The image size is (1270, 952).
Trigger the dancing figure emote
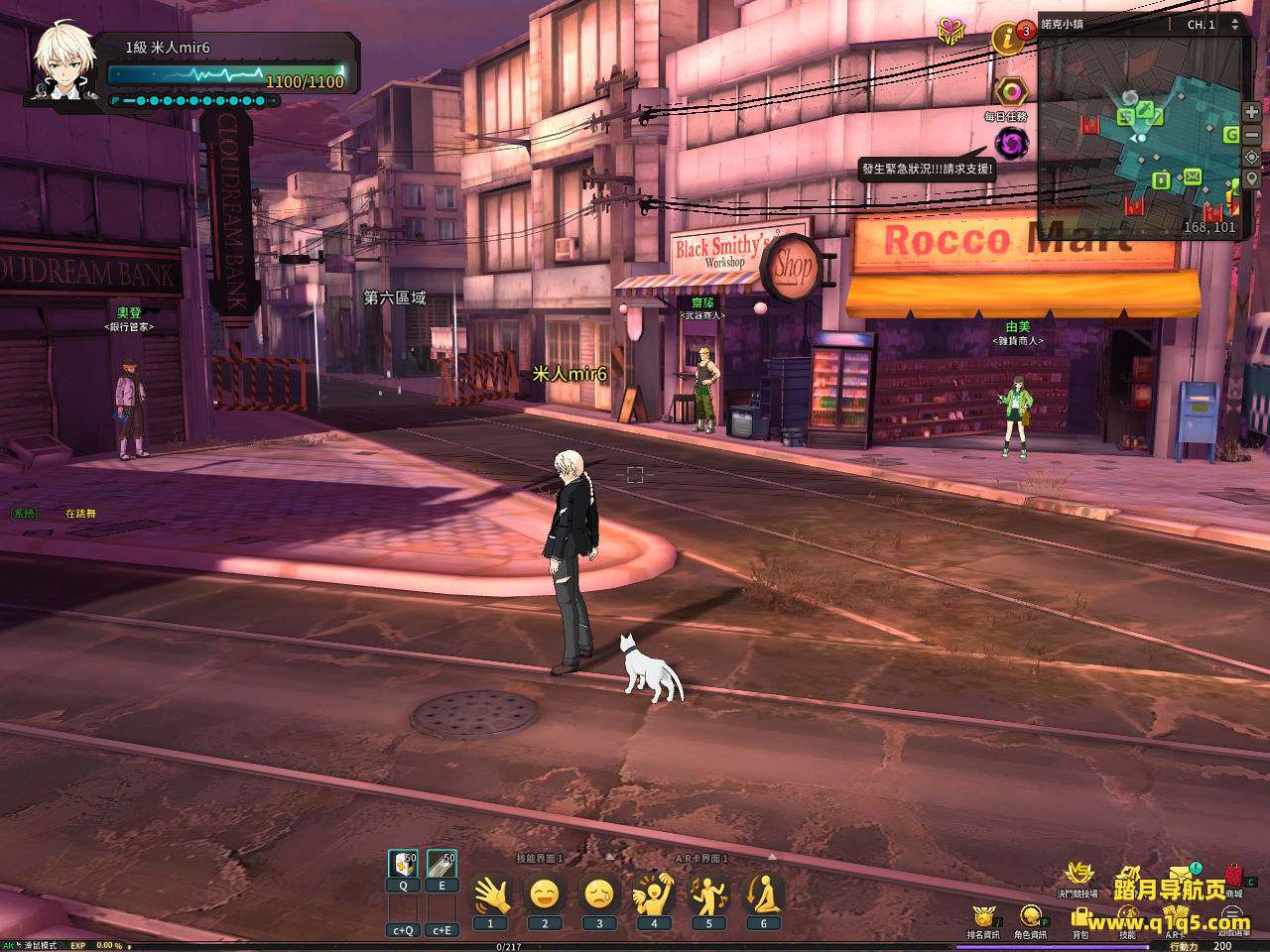[x=708, y=895]
